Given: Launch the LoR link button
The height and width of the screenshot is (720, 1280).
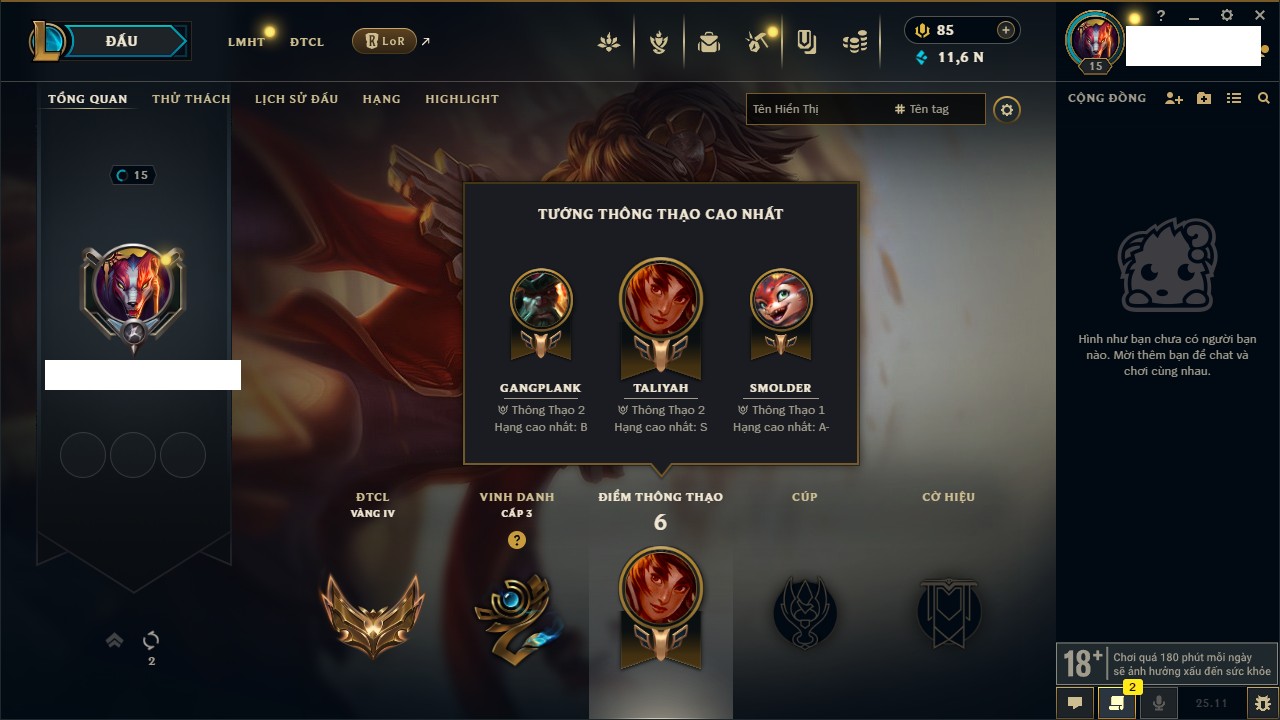Looking at the screenshot, I should (384, 41).
